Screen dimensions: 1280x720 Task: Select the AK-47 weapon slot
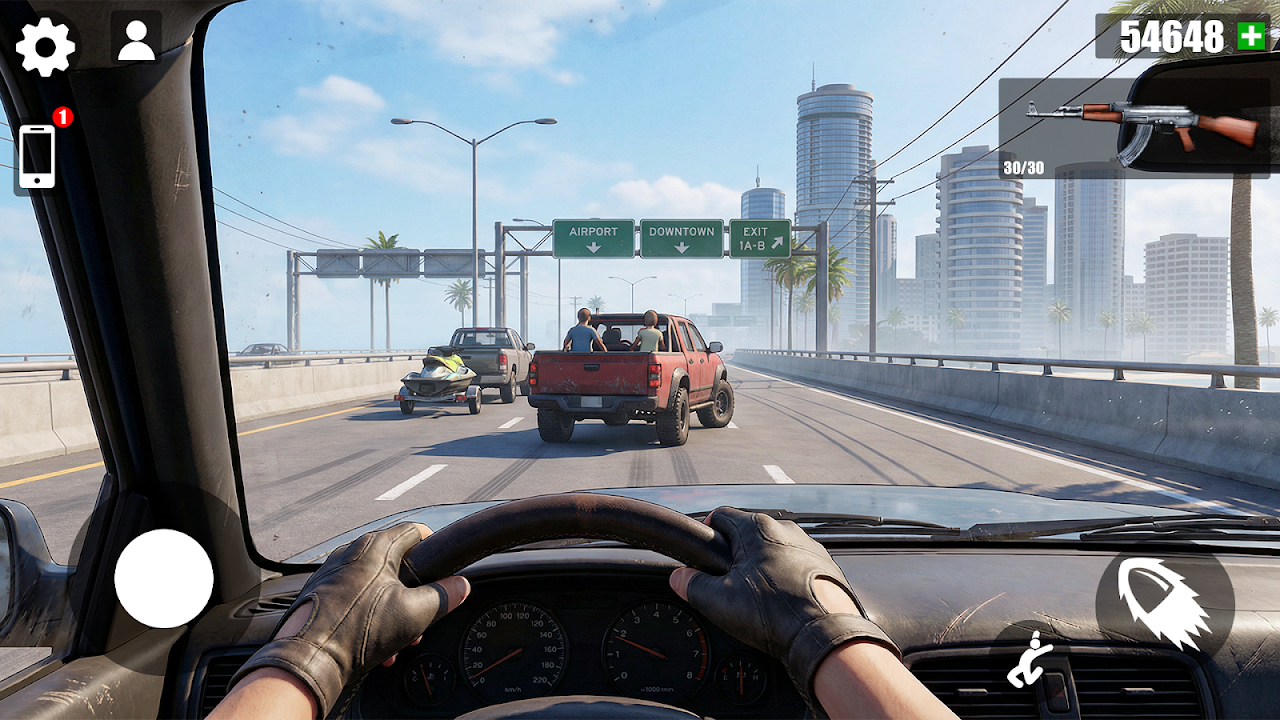pos(1140,127)
